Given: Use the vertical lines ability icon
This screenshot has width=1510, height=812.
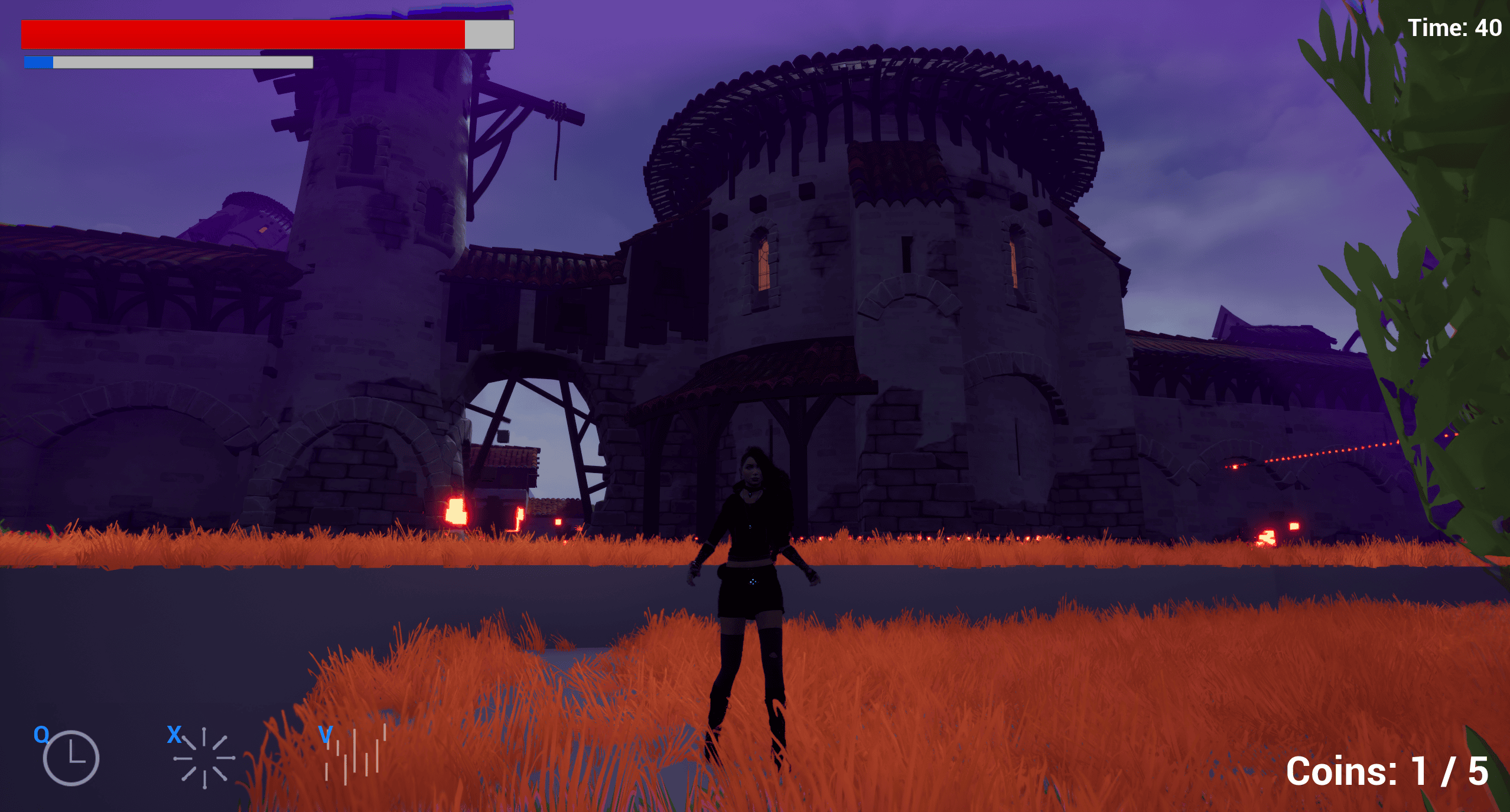Looking at the screenshot, I should [354, 756].
